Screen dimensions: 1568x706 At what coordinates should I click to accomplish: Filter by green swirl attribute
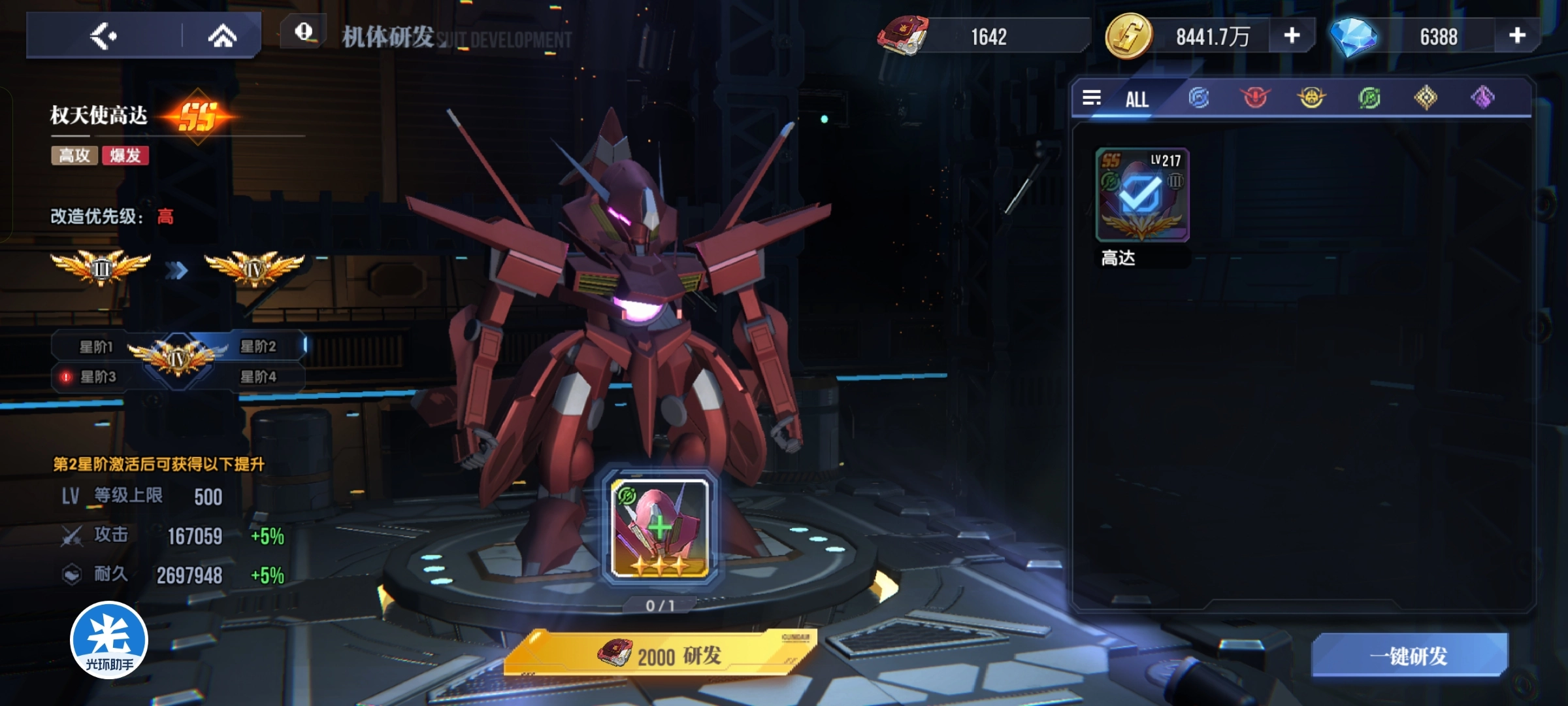1369,98
